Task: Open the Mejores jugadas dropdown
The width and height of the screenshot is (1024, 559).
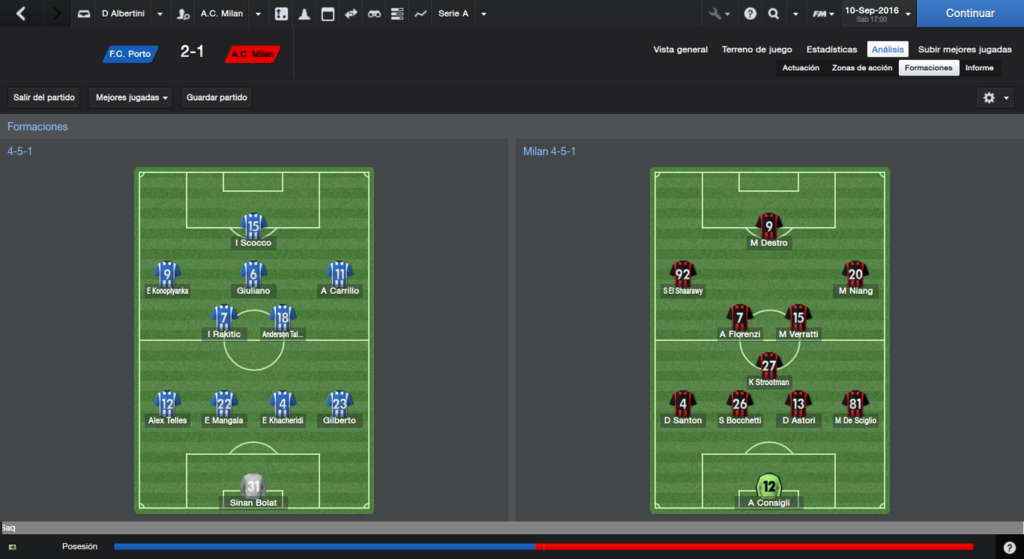Action: (x=131, y=97)
